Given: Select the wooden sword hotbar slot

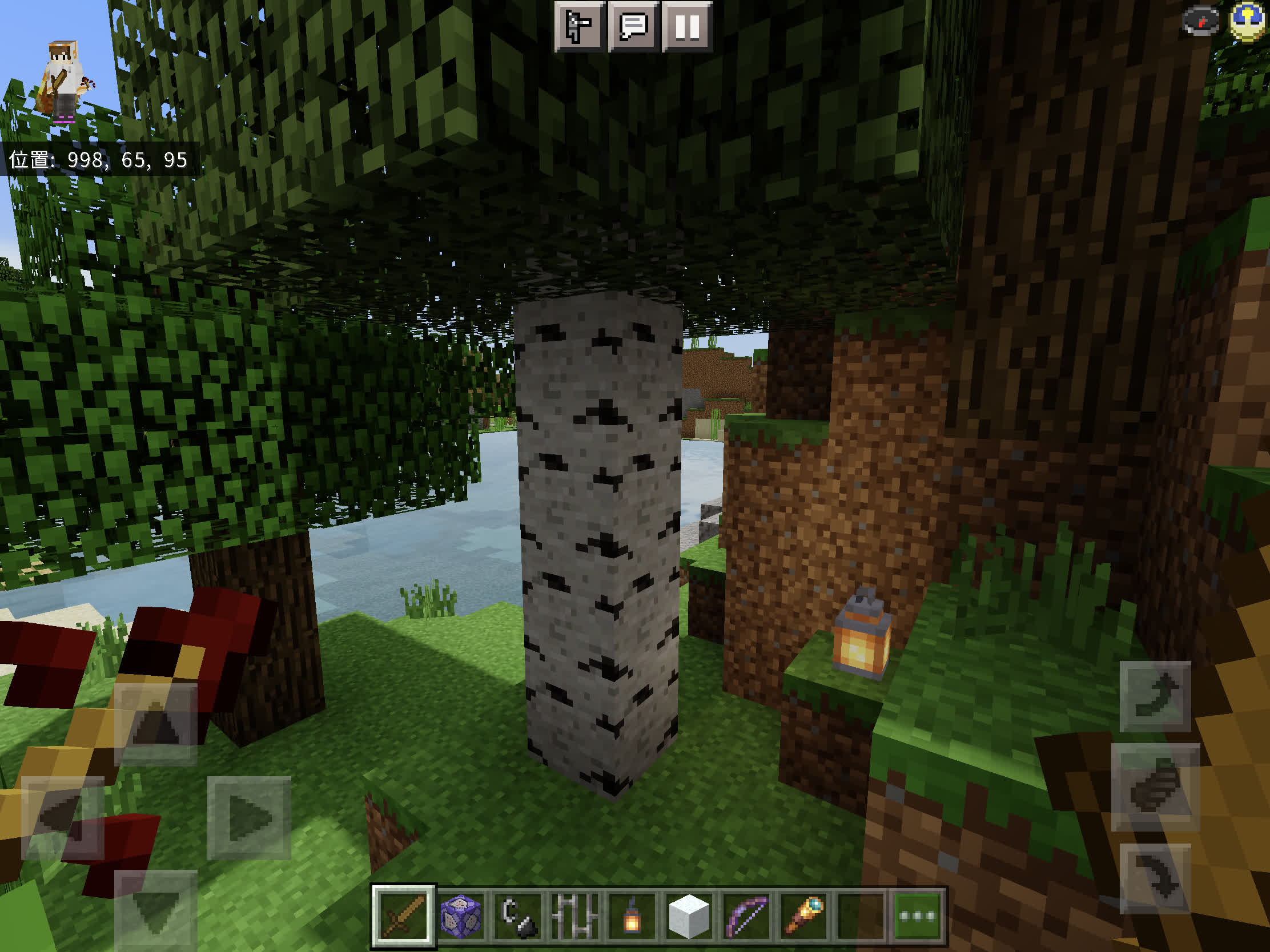Looking at the screenshot, I should pos(403,916).
